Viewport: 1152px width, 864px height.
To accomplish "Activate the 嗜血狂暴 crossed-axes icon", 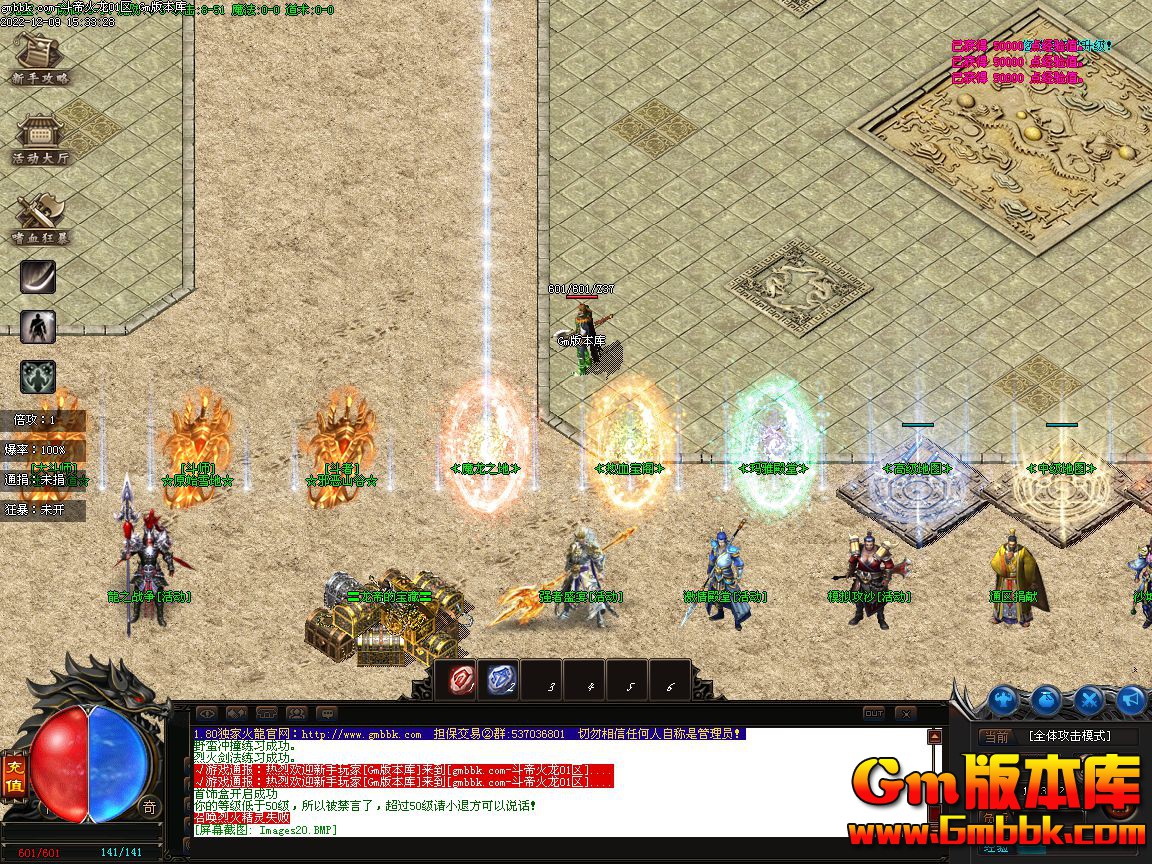I will [x=40, y=218].
